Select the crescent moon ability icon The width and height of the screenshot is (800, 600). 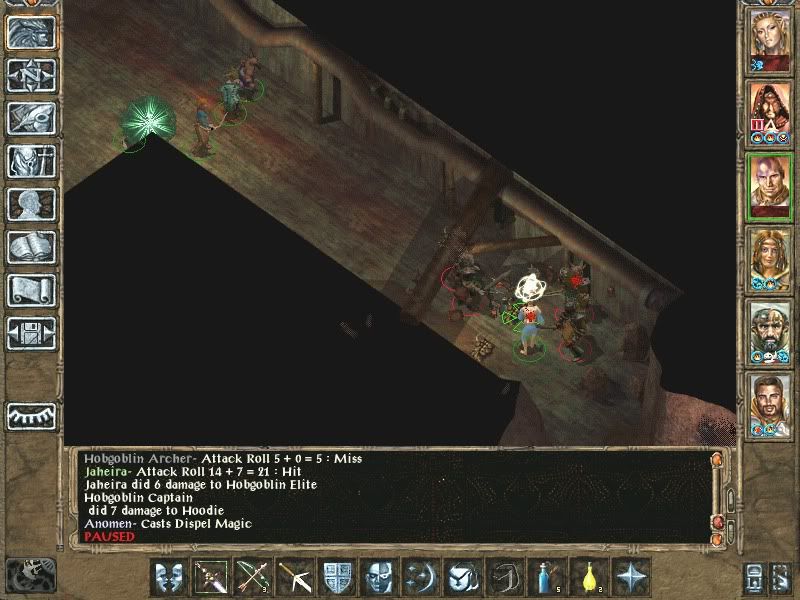point(420,577)
